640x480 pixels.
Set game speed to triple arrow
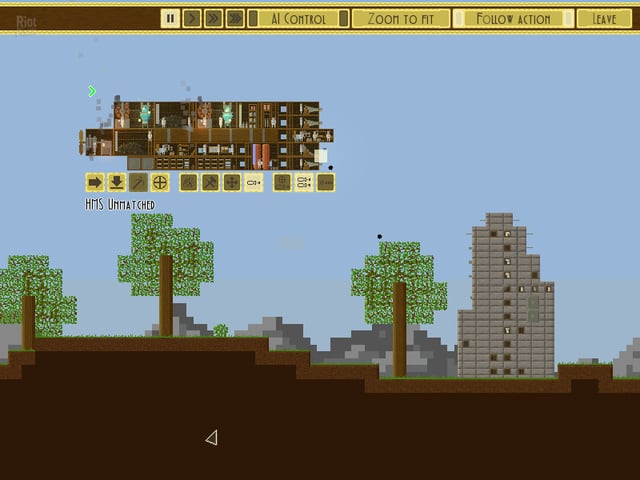(x=234, y=18)
